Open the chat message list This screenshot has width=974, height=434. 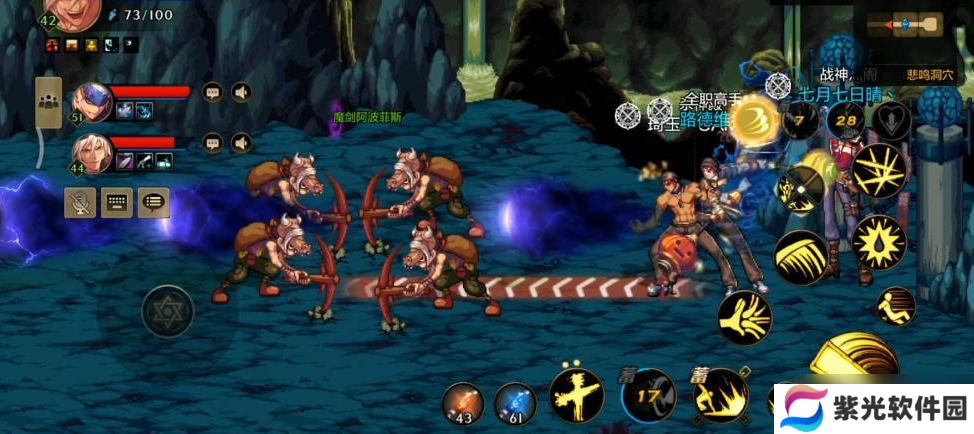point(153,203)
